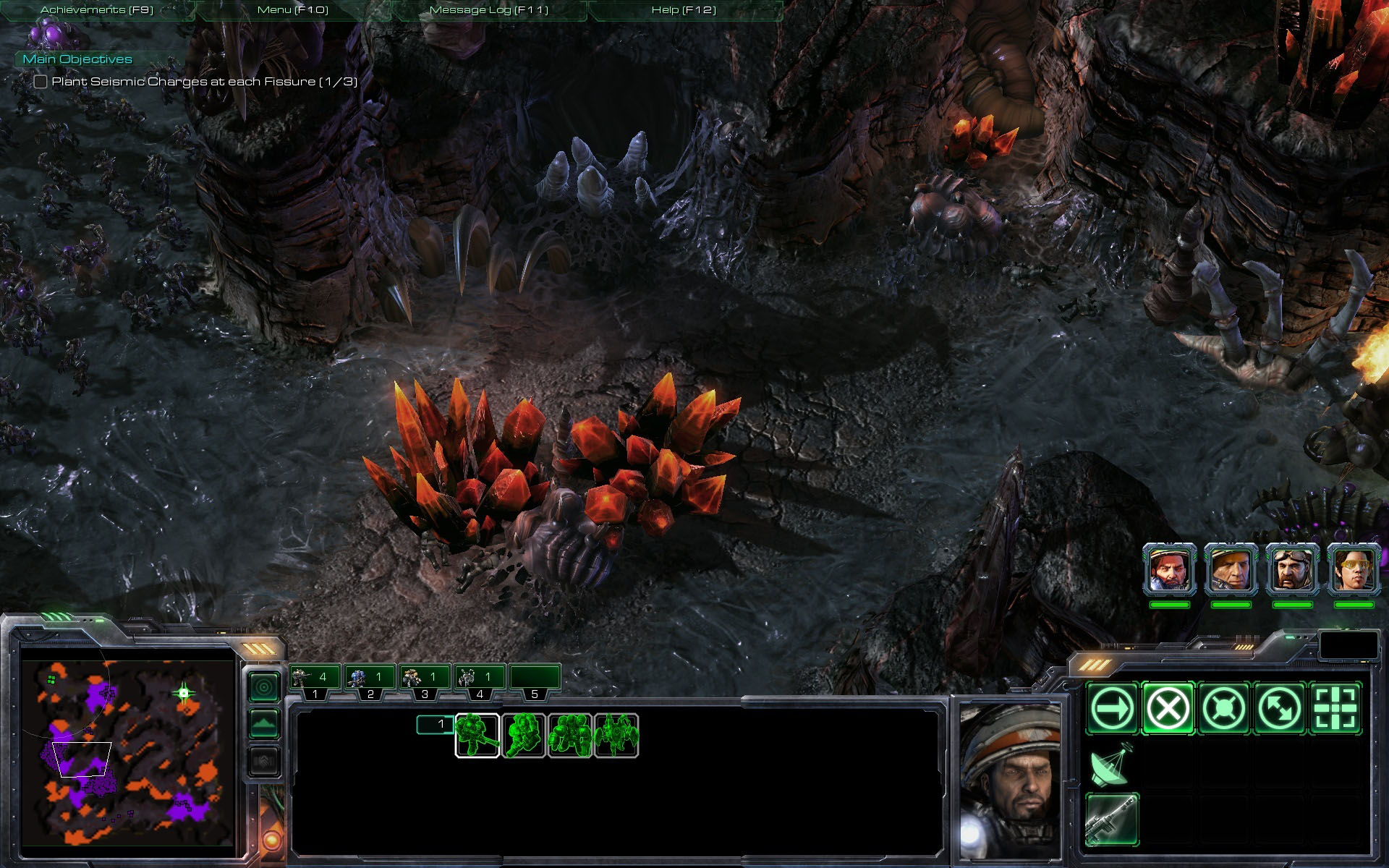1389x868 pixels.
Task: Toggle minimap terrain display
Action: point(264,723)
